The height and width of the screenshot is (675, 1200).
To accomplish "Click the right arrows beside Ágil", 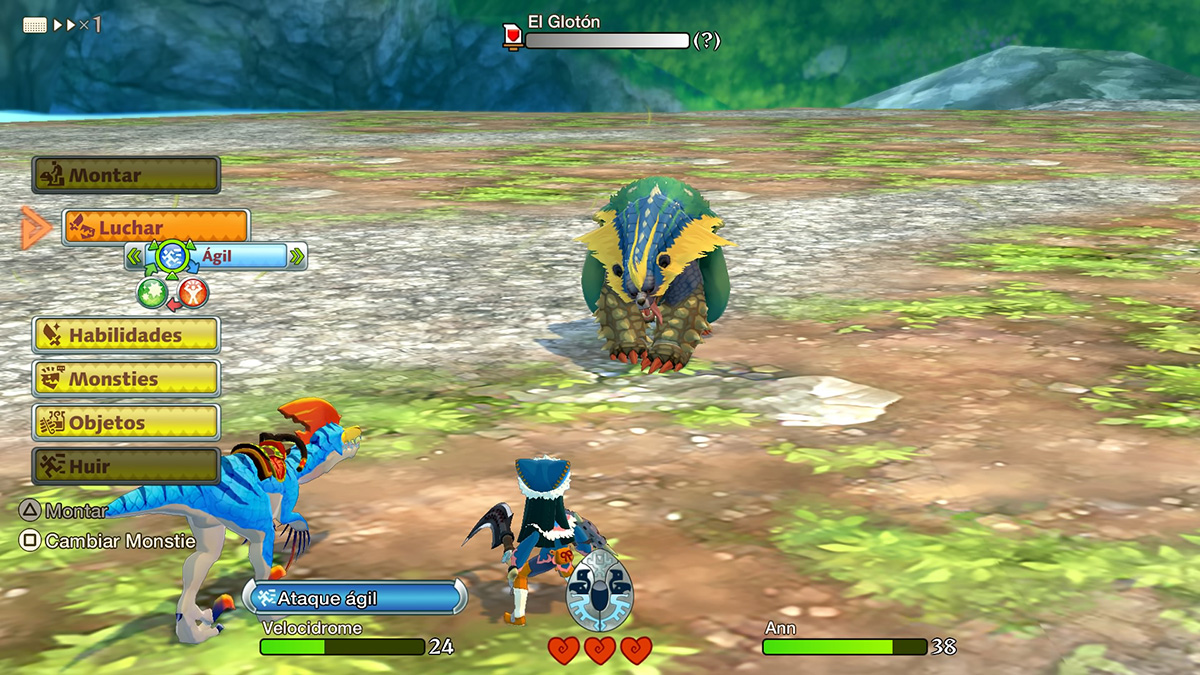I will [297, 256].
